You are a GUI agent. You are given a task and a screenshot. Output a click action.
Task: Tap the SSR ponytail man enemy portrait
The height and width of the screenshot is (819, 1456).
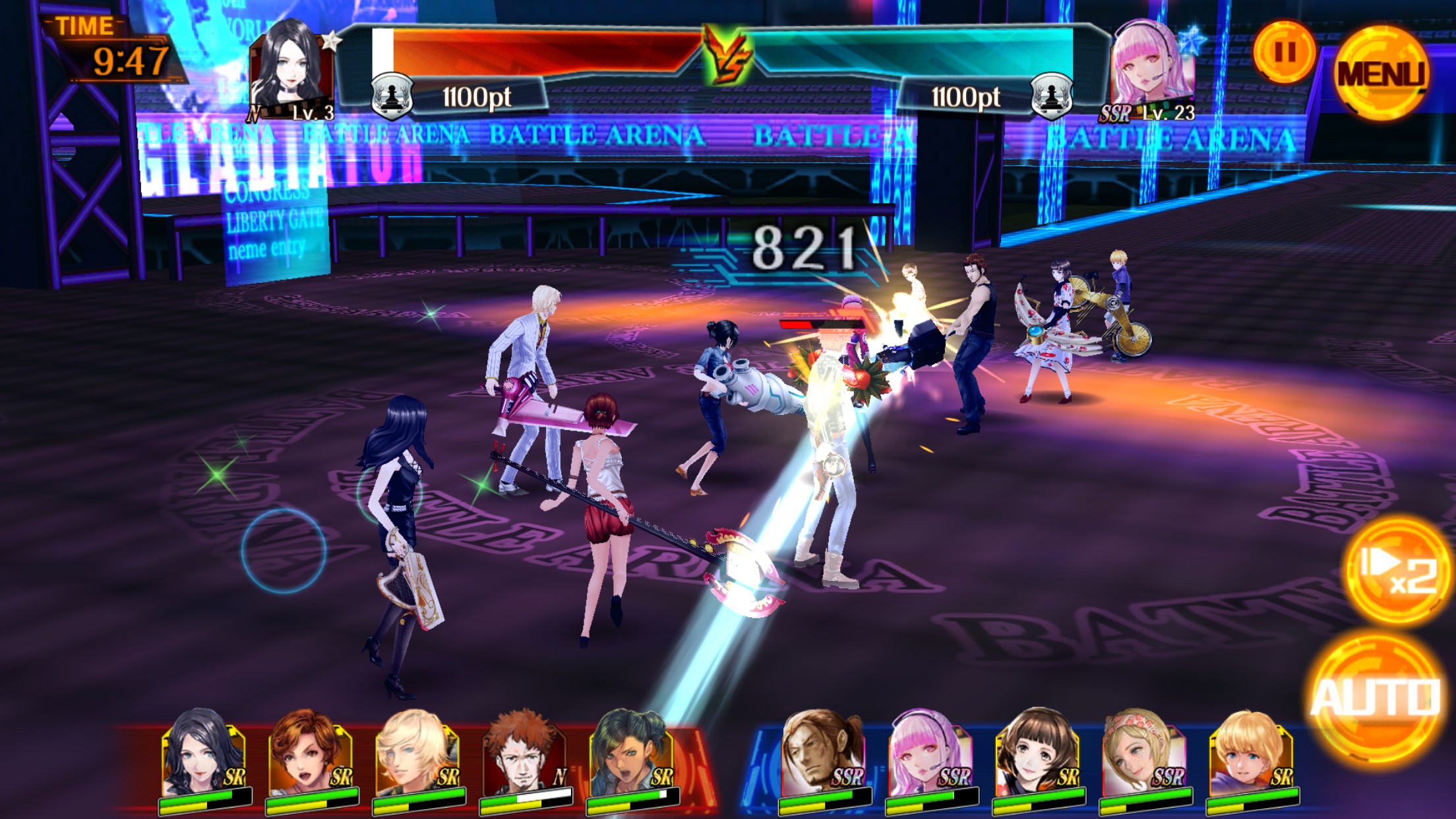point(822,754)
